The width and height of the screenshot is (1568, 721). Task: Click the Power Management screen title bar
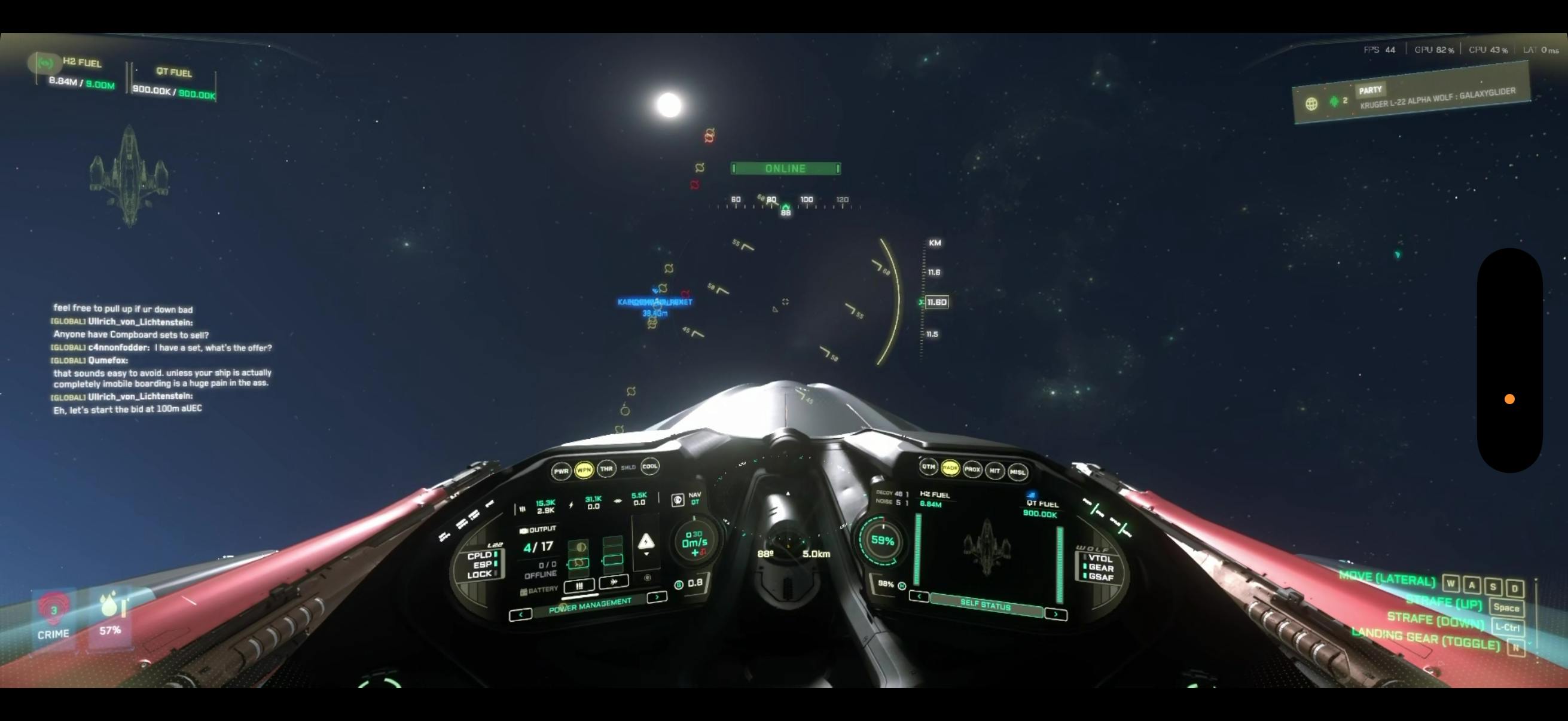coord(589,606)
